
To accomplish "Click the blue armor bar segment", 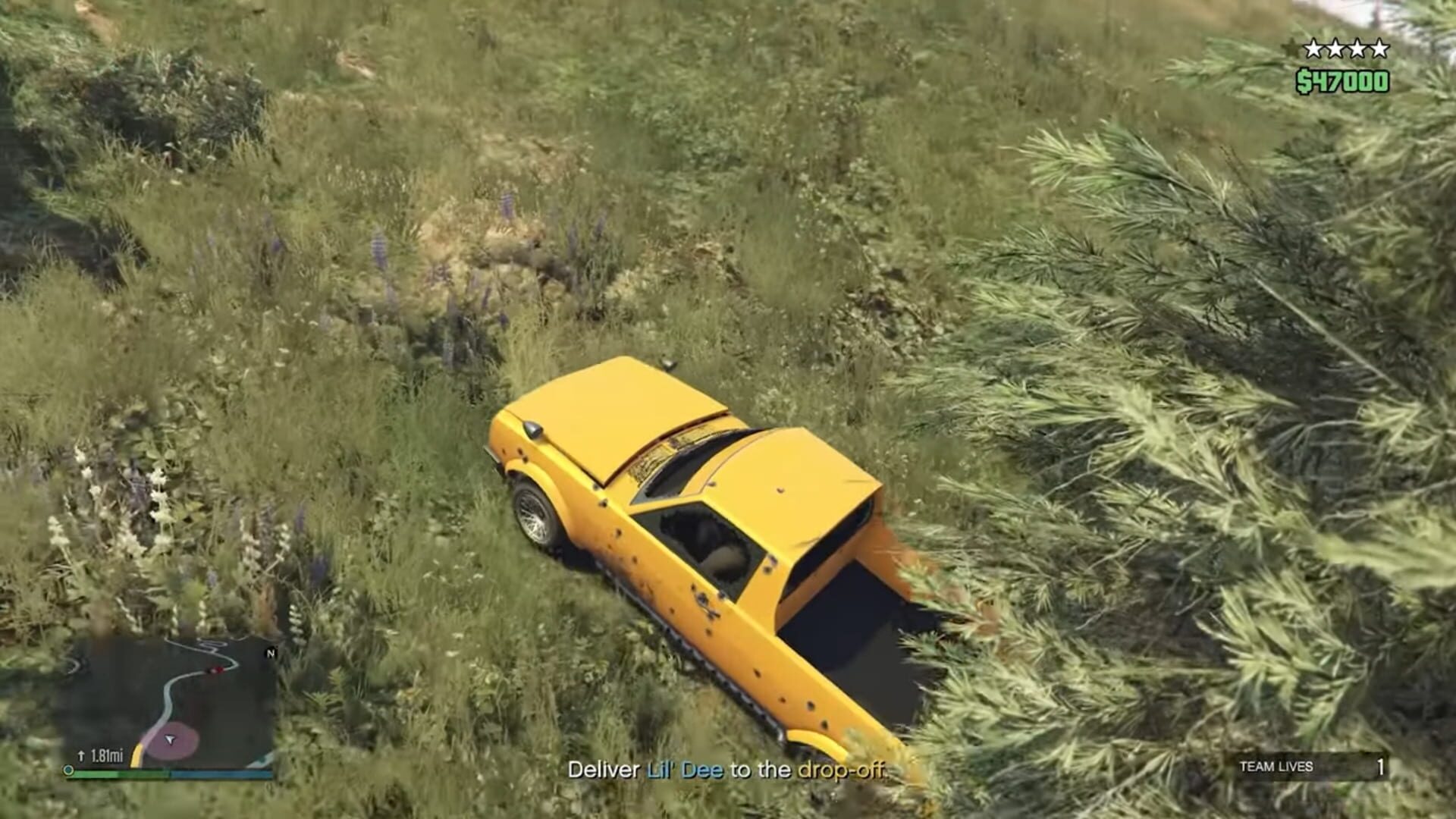I will [220, 772].
